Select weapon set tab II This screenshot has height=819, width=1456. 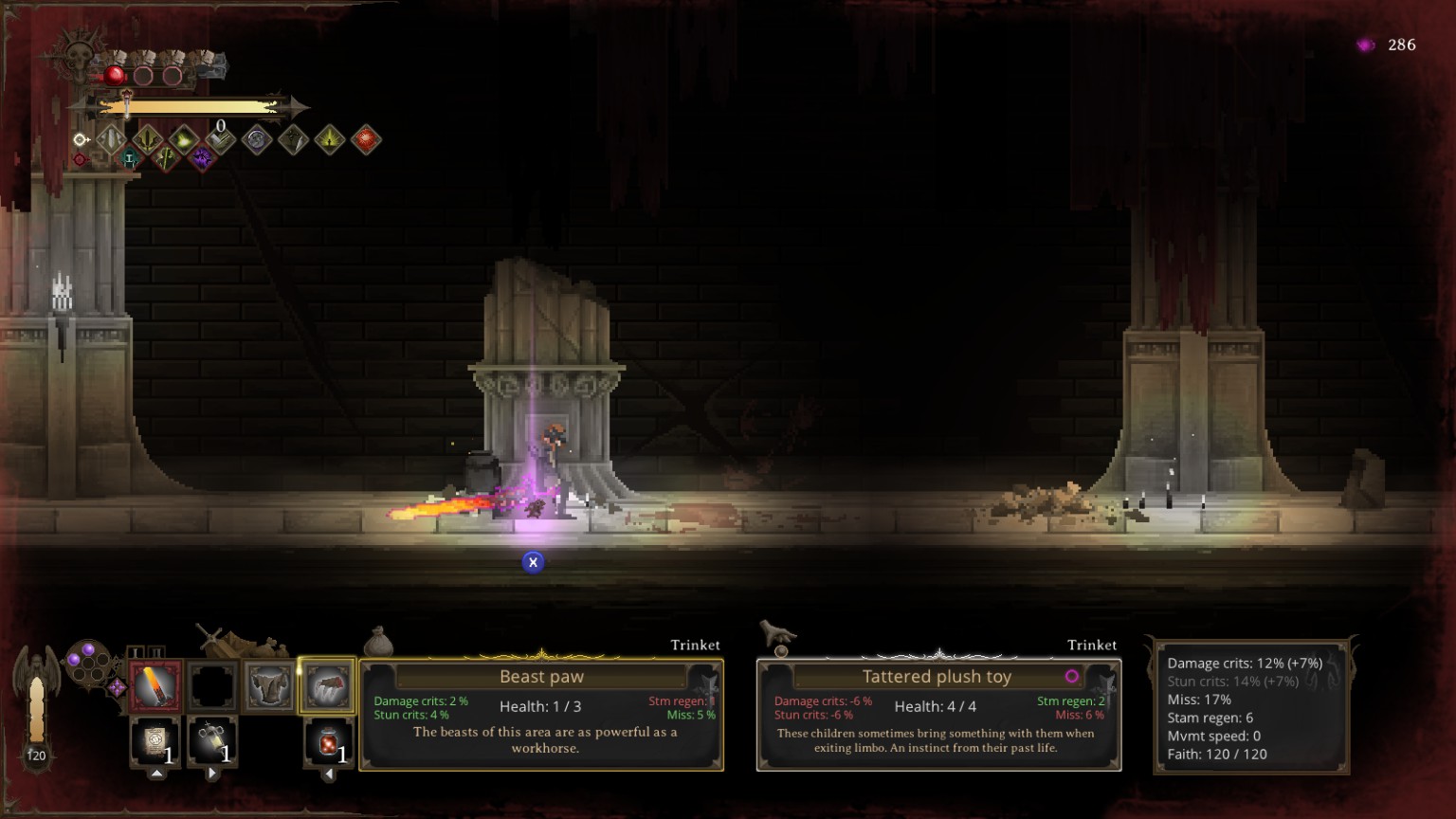pos(156,652)
